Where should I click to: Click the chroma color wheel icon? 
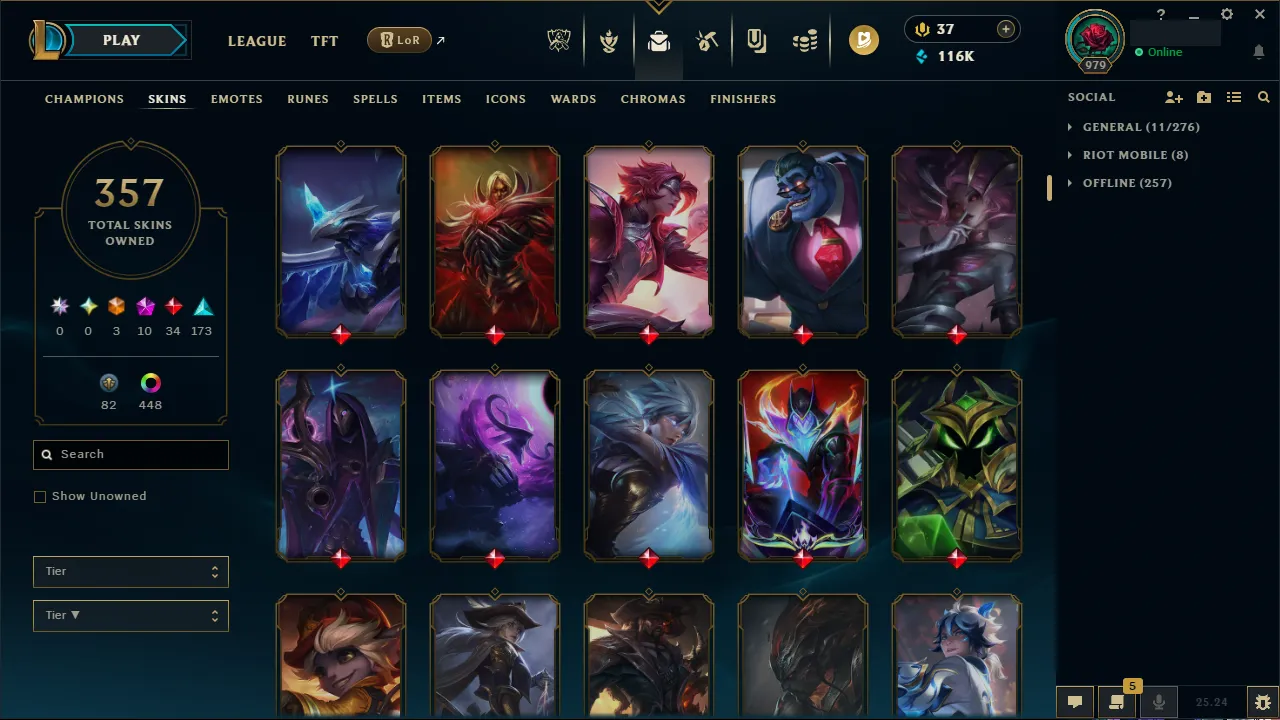pos(150,382)
